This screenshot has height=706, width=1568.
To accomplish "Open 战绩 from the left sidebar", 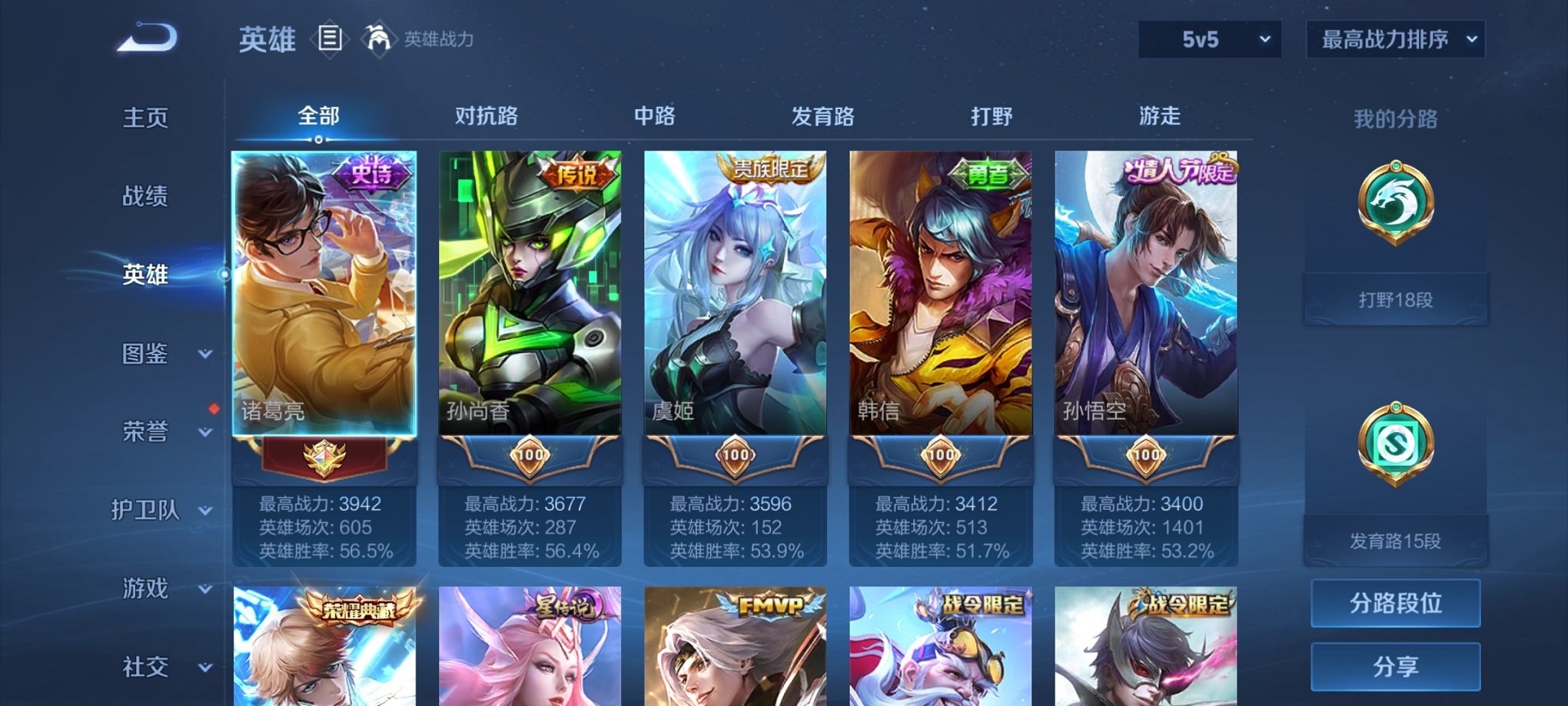I will coord(146,197).
